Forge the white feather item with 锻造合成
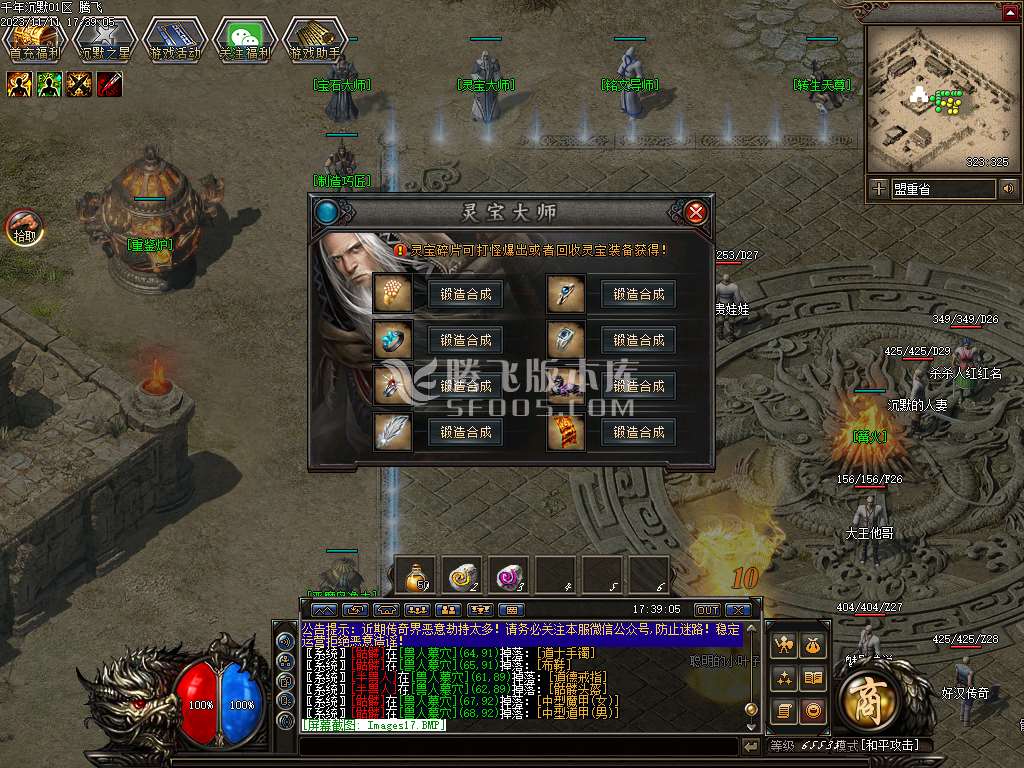 (x=465, y=432)
